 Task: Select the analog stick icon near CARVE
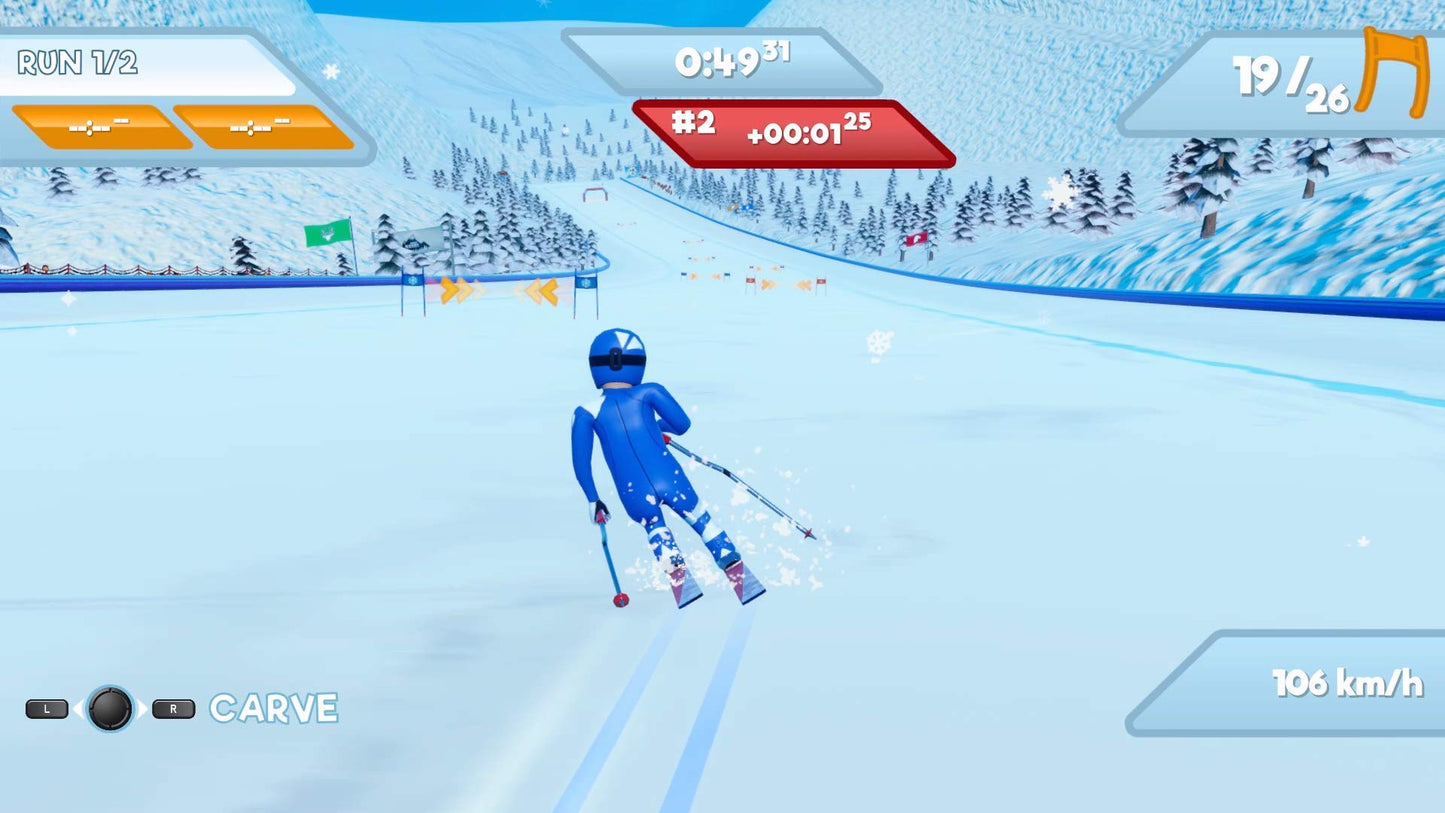pyautogui.click(x=112, y=710)
